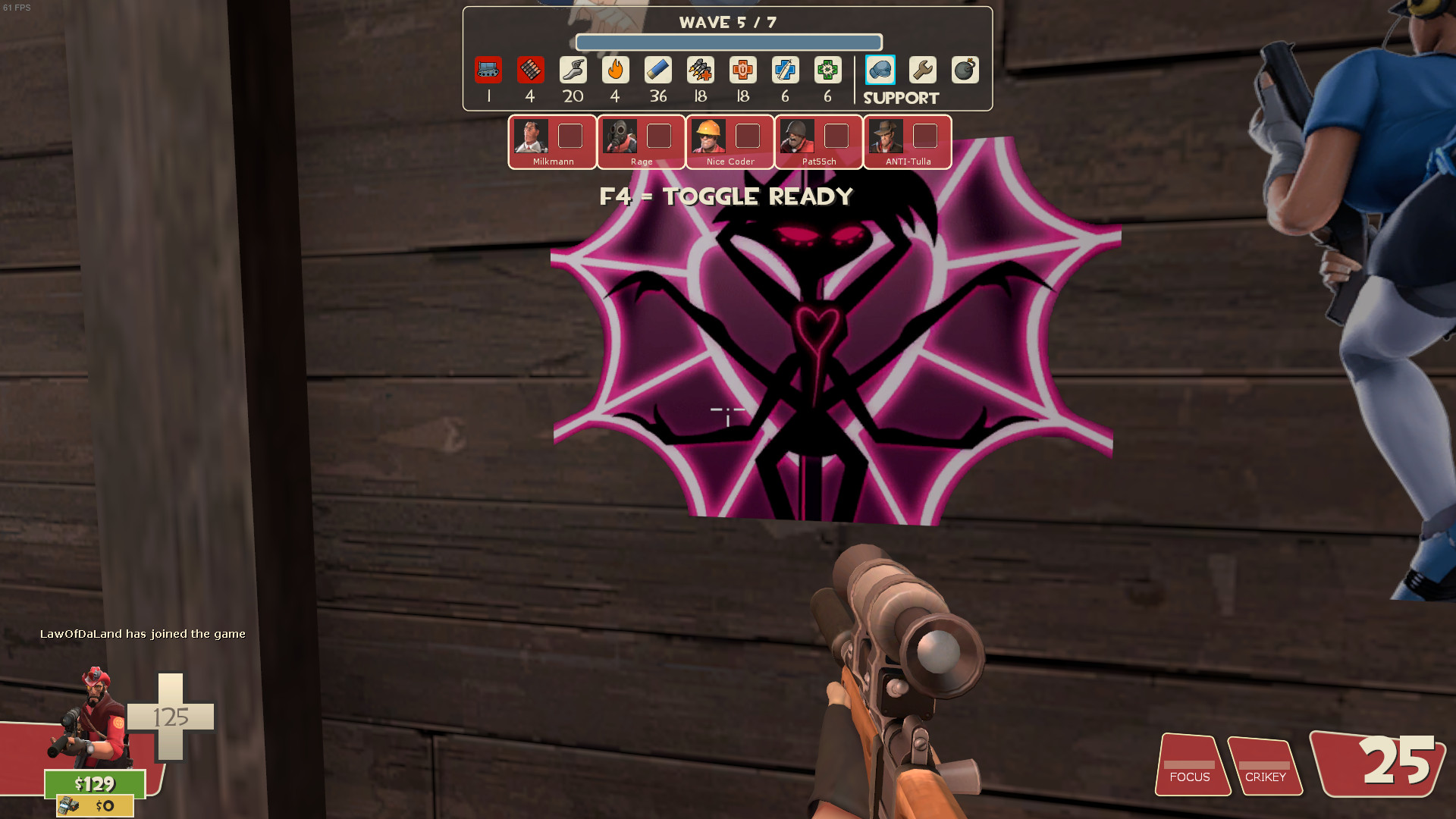
Task: Click the engineer wrench support icon
Action: [x=924, y=70]
